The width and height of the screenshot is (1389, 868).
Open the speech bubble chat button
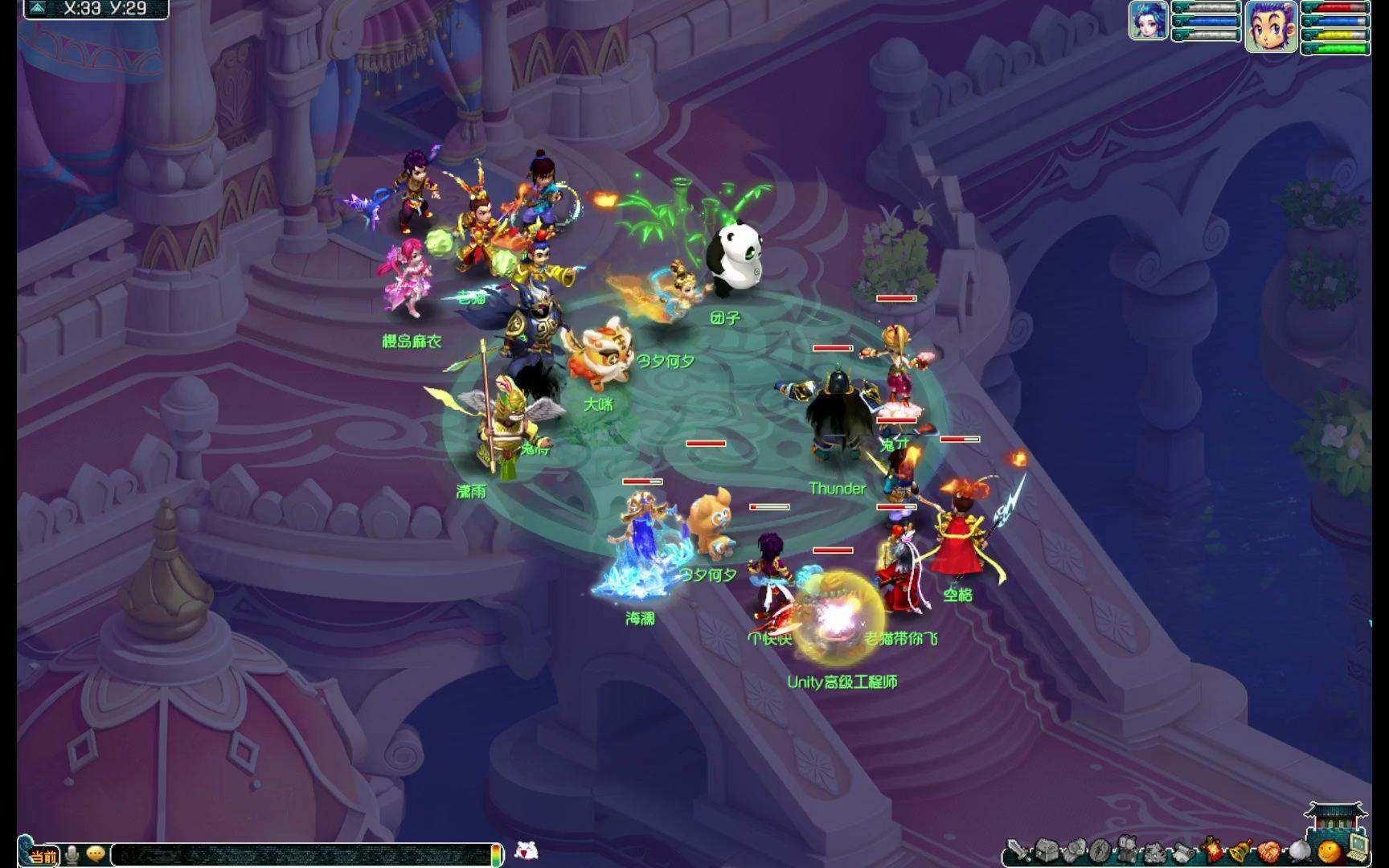tap(96, 854)
